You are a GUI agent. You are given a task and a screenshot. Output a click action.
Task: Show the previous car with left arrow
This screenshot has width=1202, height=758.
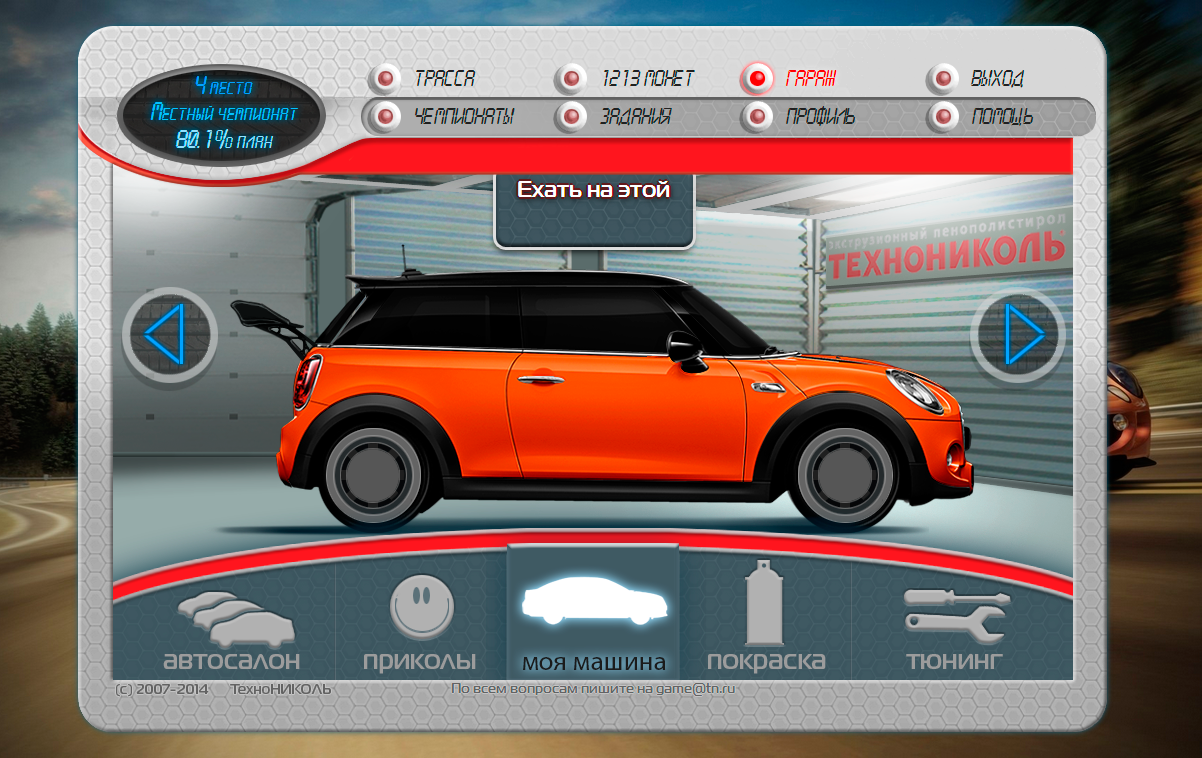click(x=169, y=333)
